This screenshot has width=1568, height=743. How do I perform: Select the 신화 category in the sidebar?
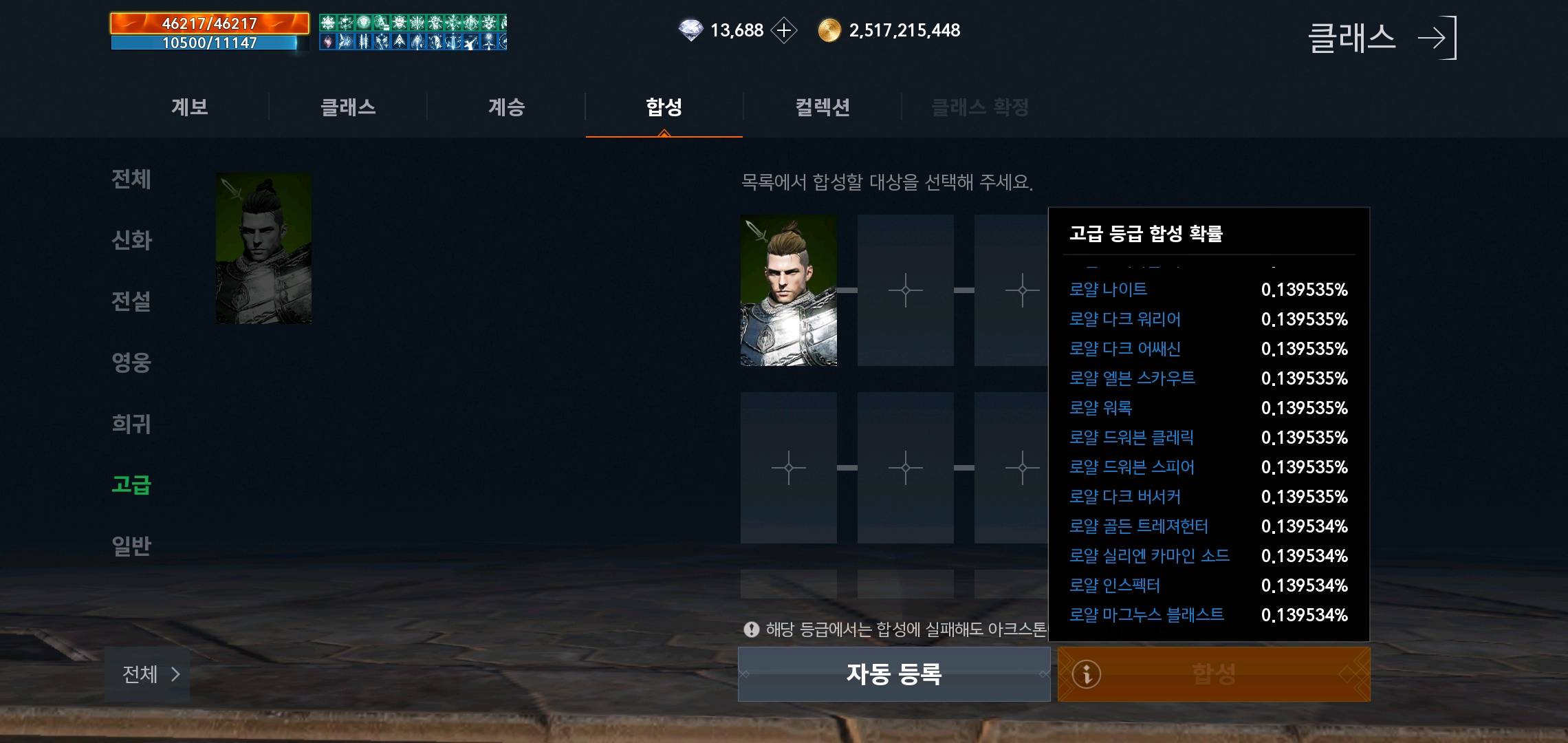click(132, 241)
